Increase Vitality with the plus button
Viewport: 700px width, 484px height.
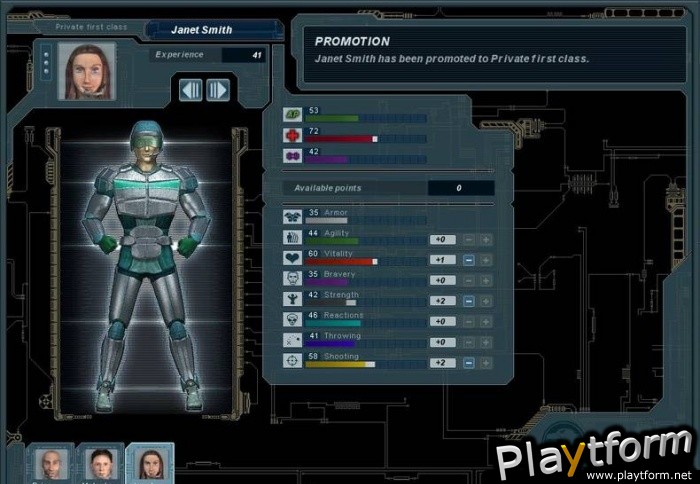click(485, 259)
